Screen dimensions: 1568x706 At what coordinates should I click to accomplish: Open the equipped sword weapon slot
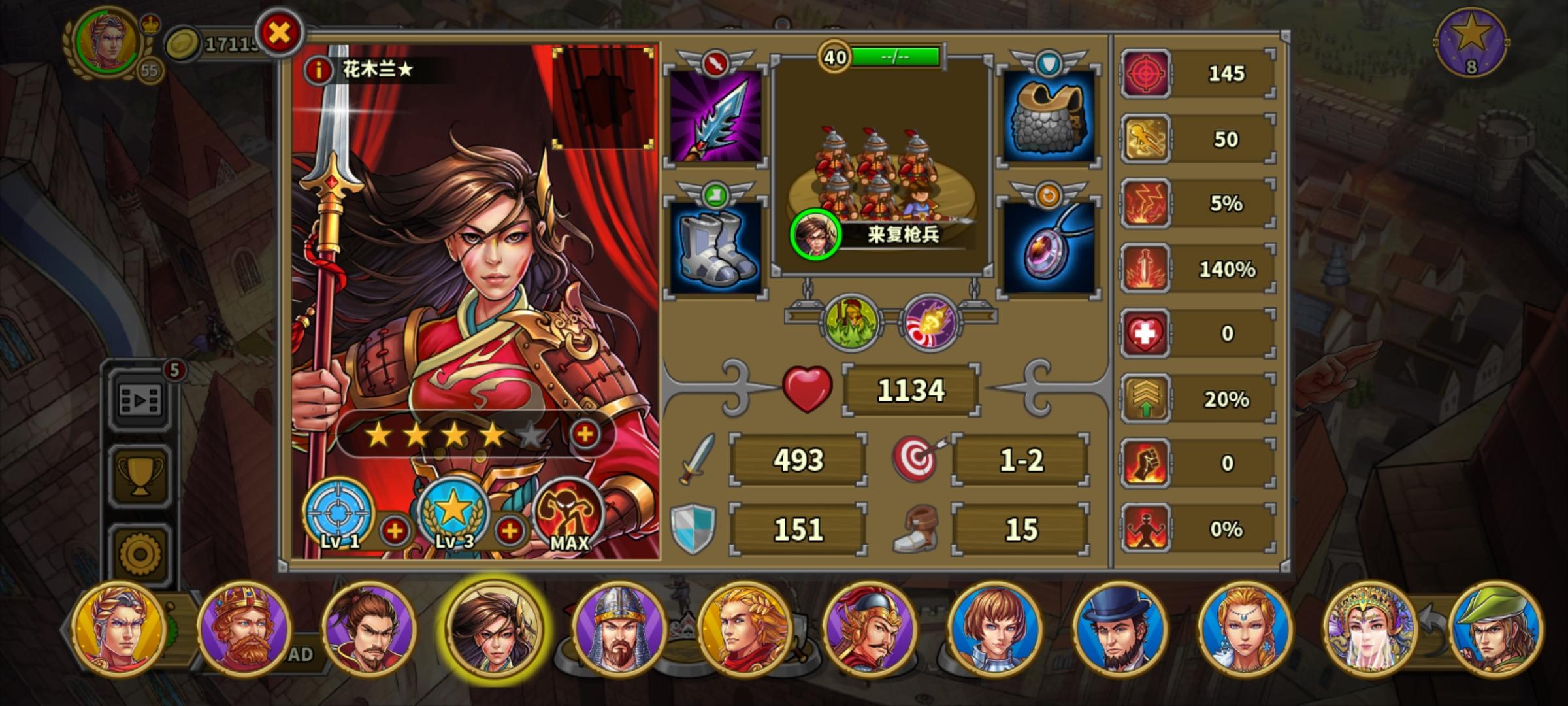point(715,118)
